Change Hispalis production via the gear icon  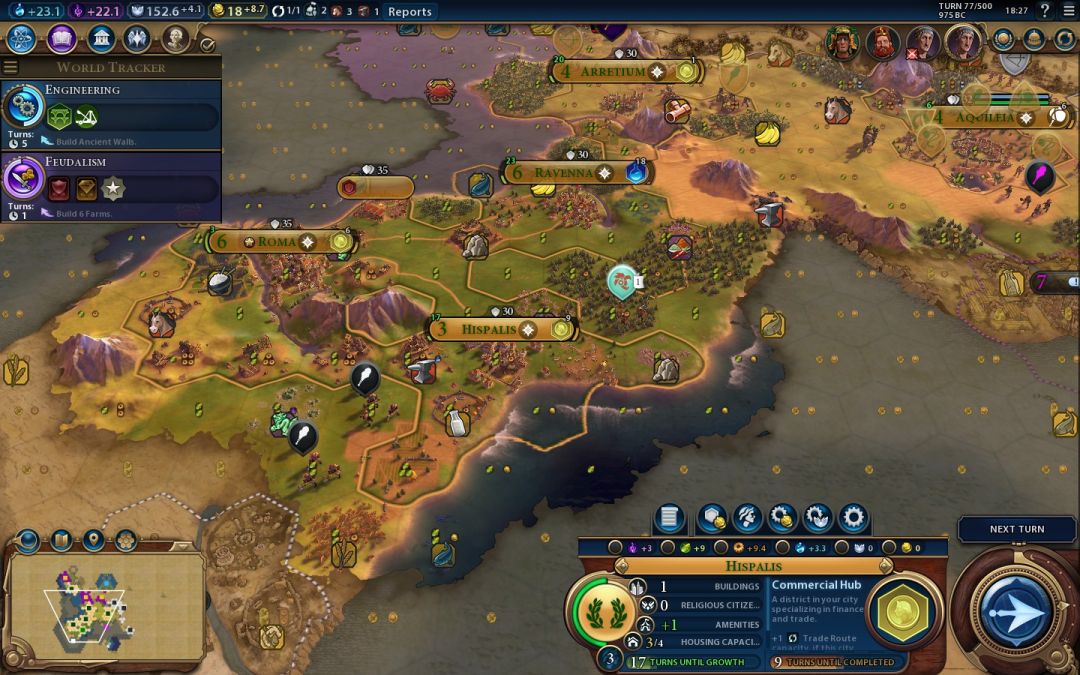tap(853, 518)
